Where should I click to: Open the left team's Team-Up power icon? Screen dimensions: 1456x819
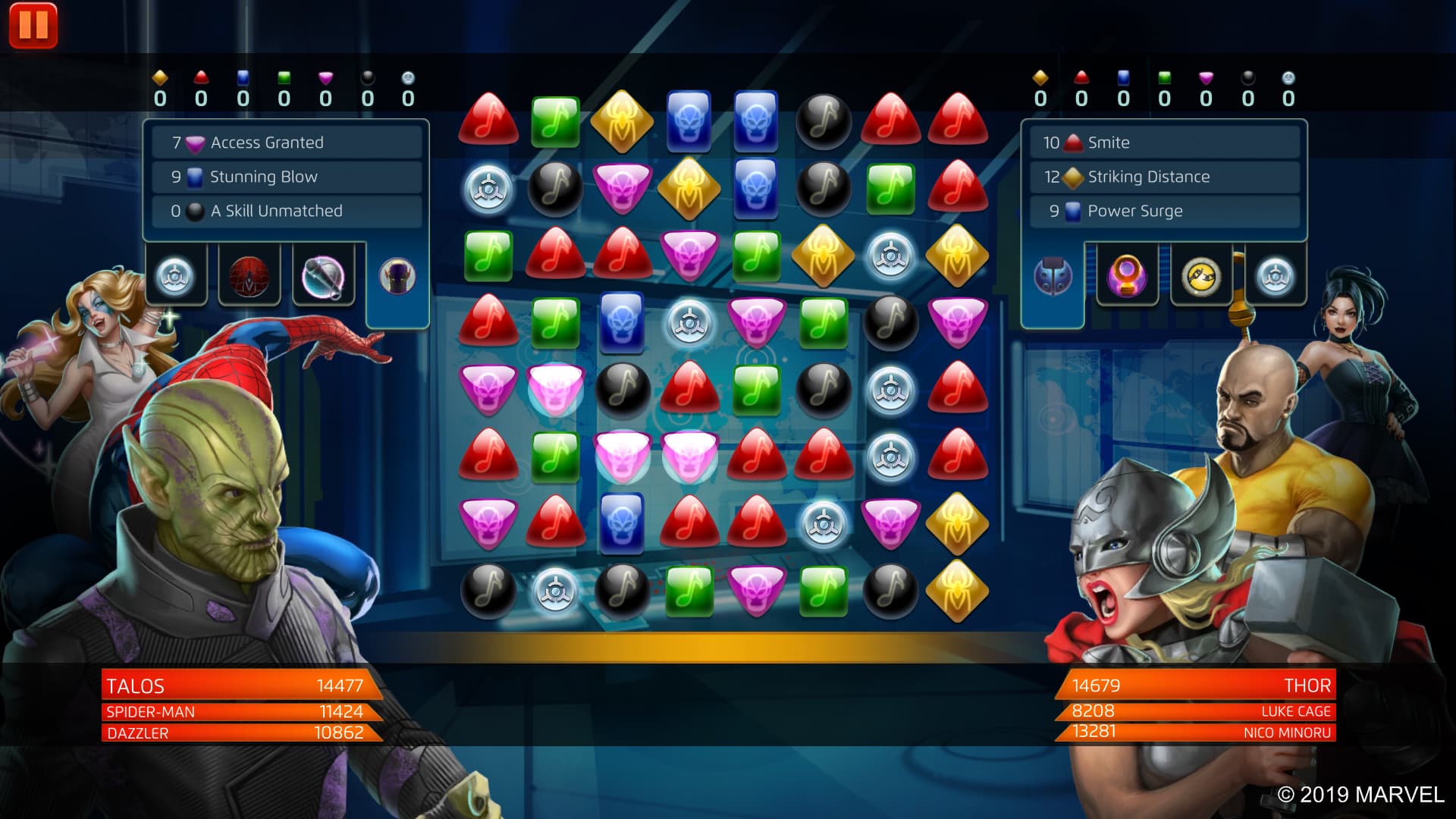pyautogui.click(x=174, y=275)
